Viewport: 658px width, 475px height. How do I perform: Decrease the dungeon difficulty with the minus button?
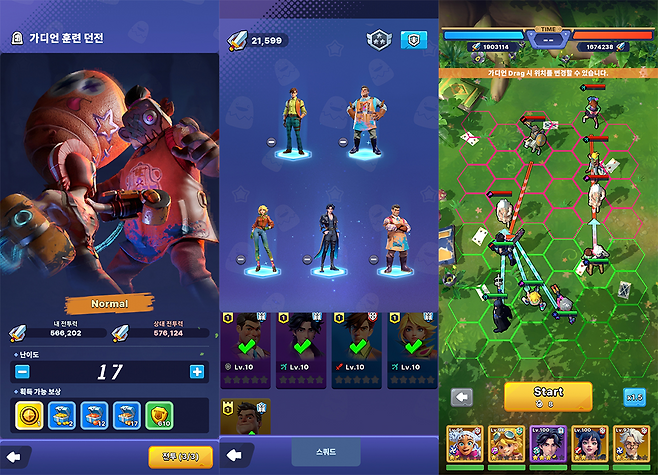coord(22,372)
